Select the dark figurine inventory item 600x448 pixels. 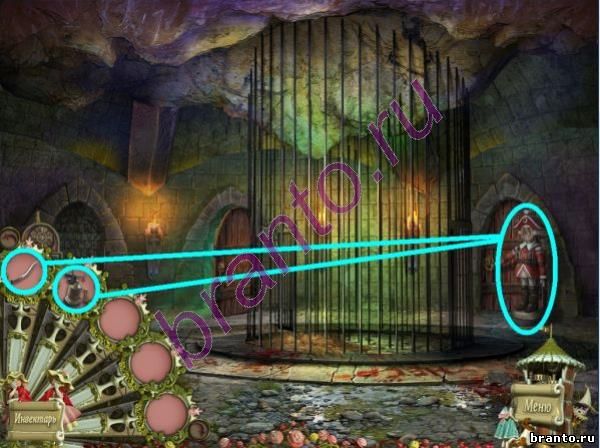tap(76, 290)
